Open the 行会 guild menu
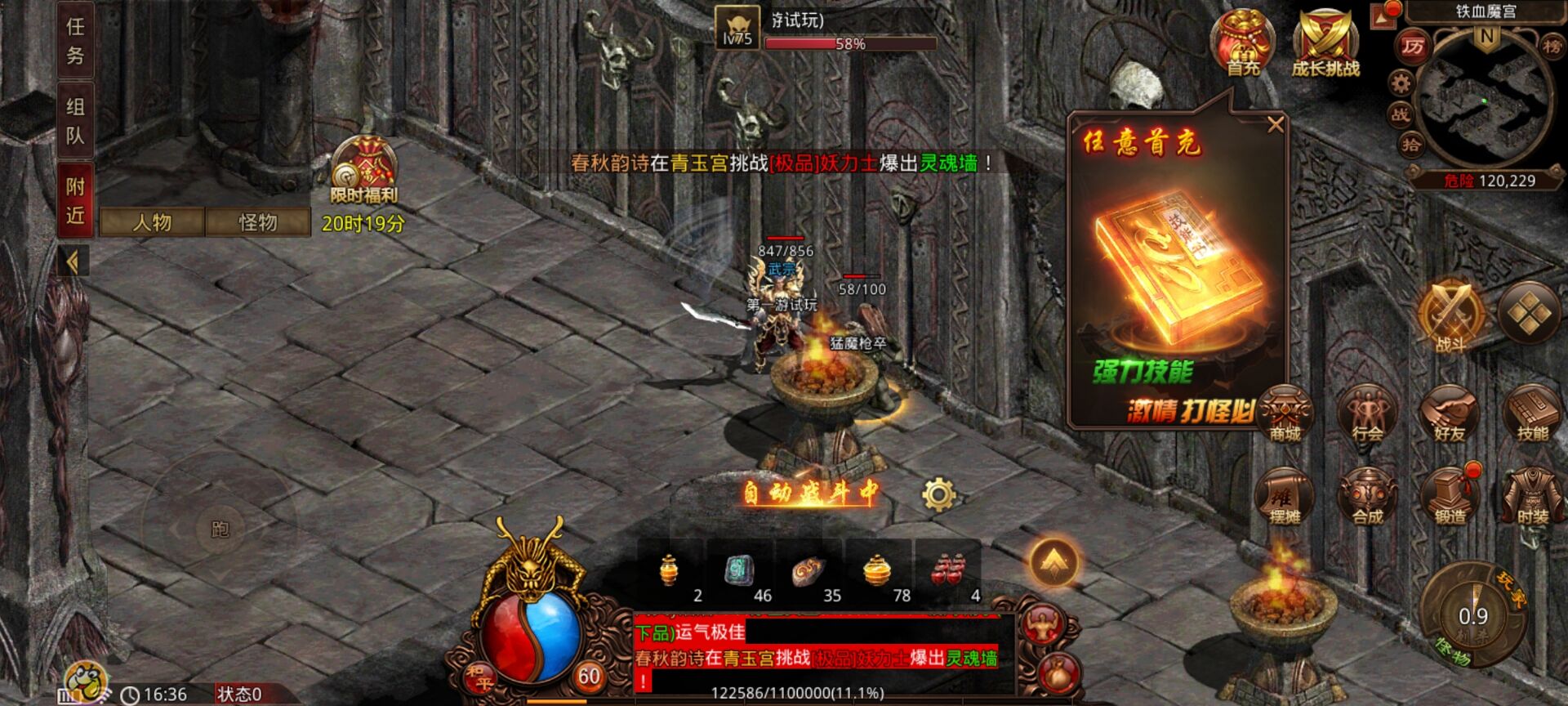The height and width of the screenshot is (706, 1568). [x=1367, y=413]
